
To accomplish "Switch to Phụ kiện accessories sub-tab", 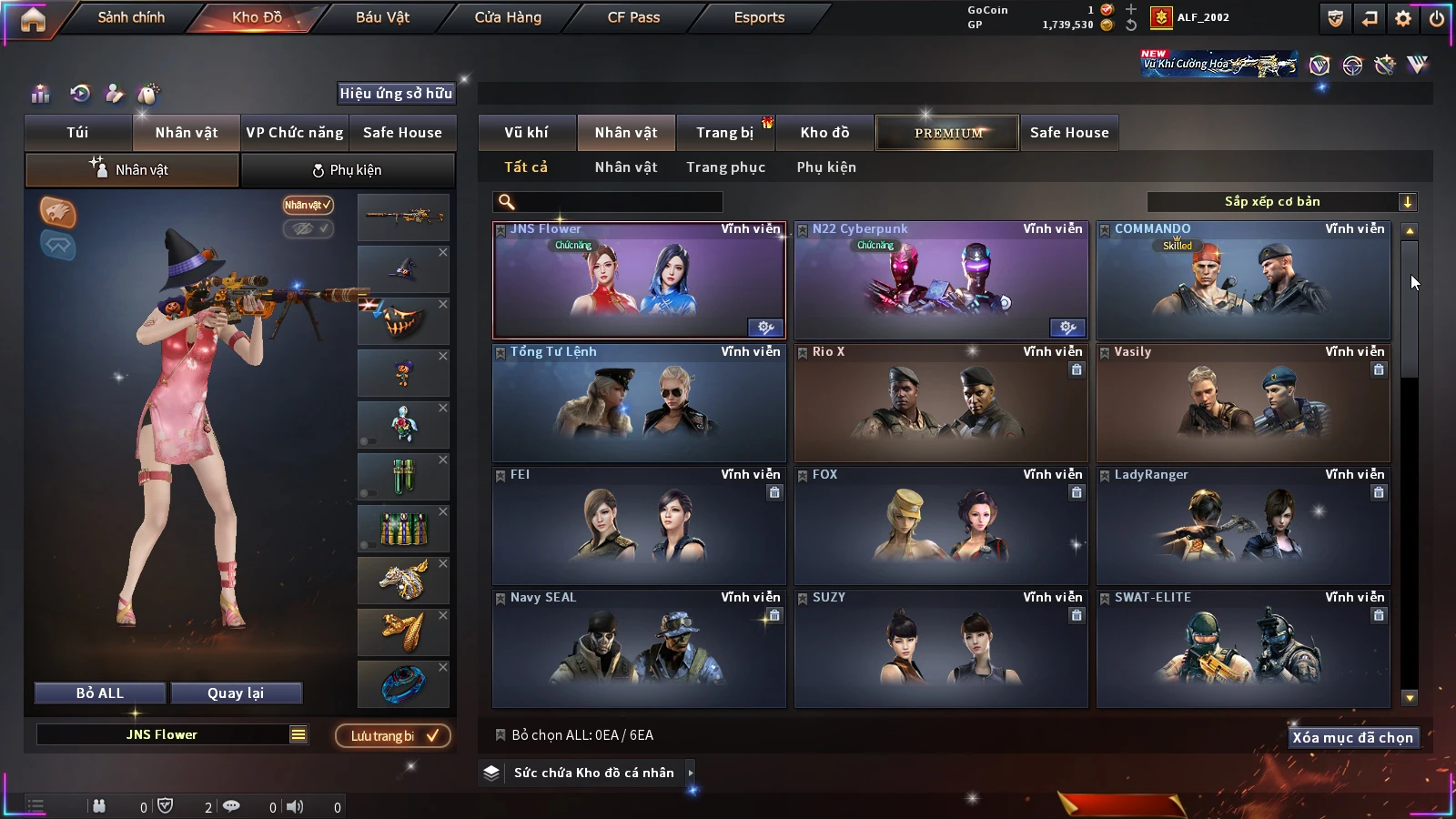I will click(x=347, y=170).
